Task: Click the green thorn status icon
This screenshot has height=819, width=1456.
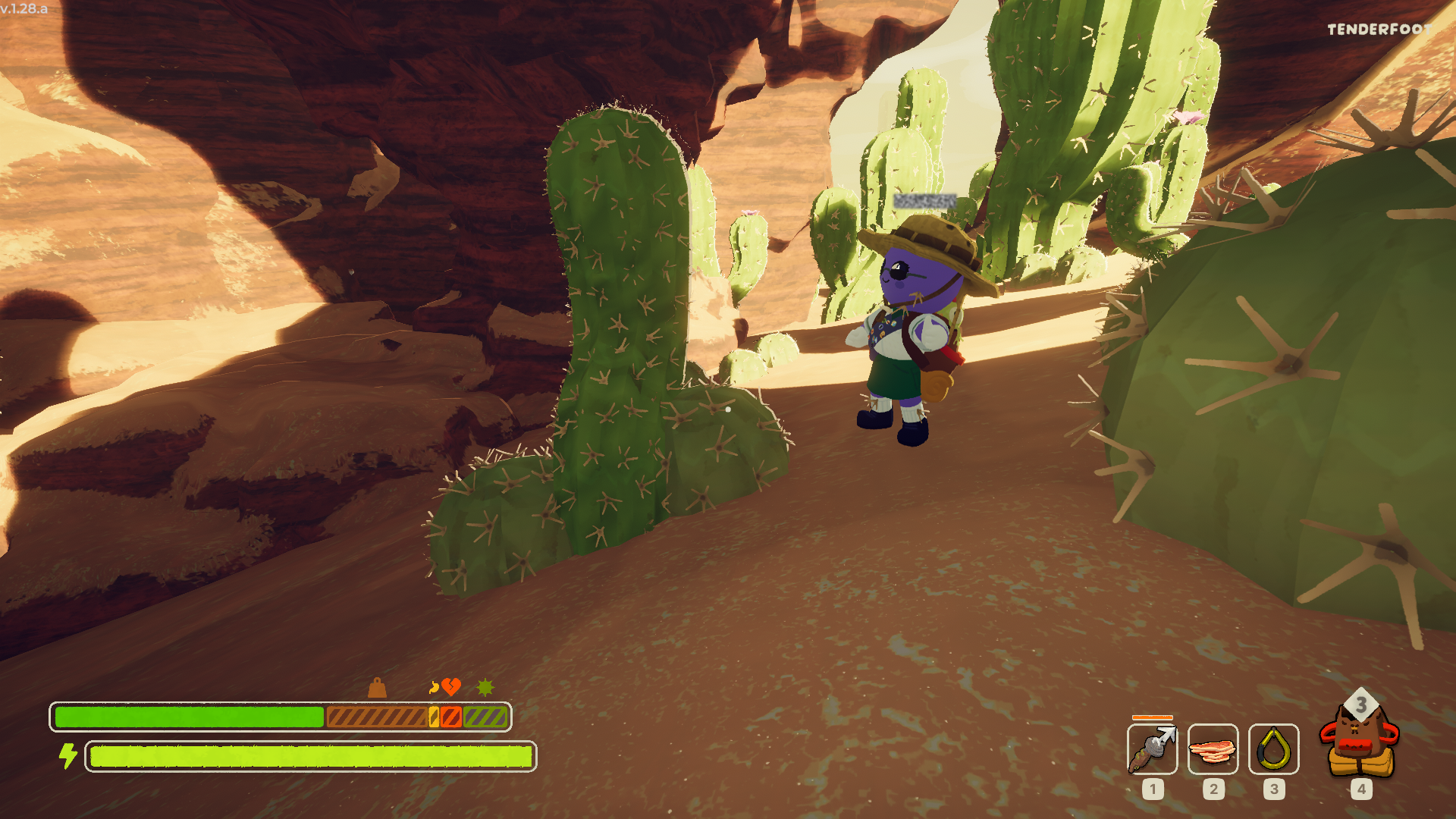Action: point(485,688)
